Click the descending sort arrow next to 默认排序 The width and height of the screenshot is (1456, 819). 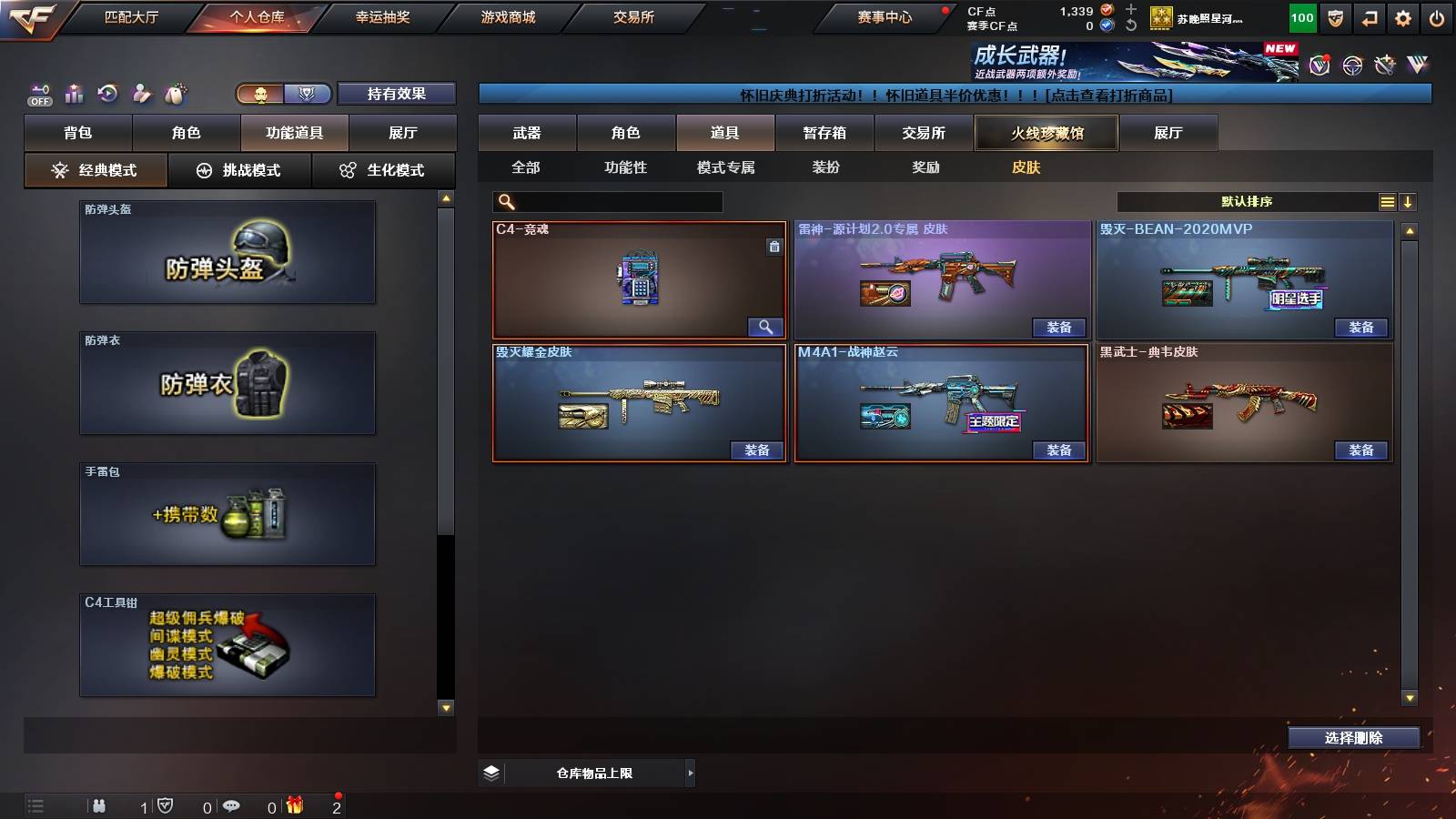point(1410,201)
